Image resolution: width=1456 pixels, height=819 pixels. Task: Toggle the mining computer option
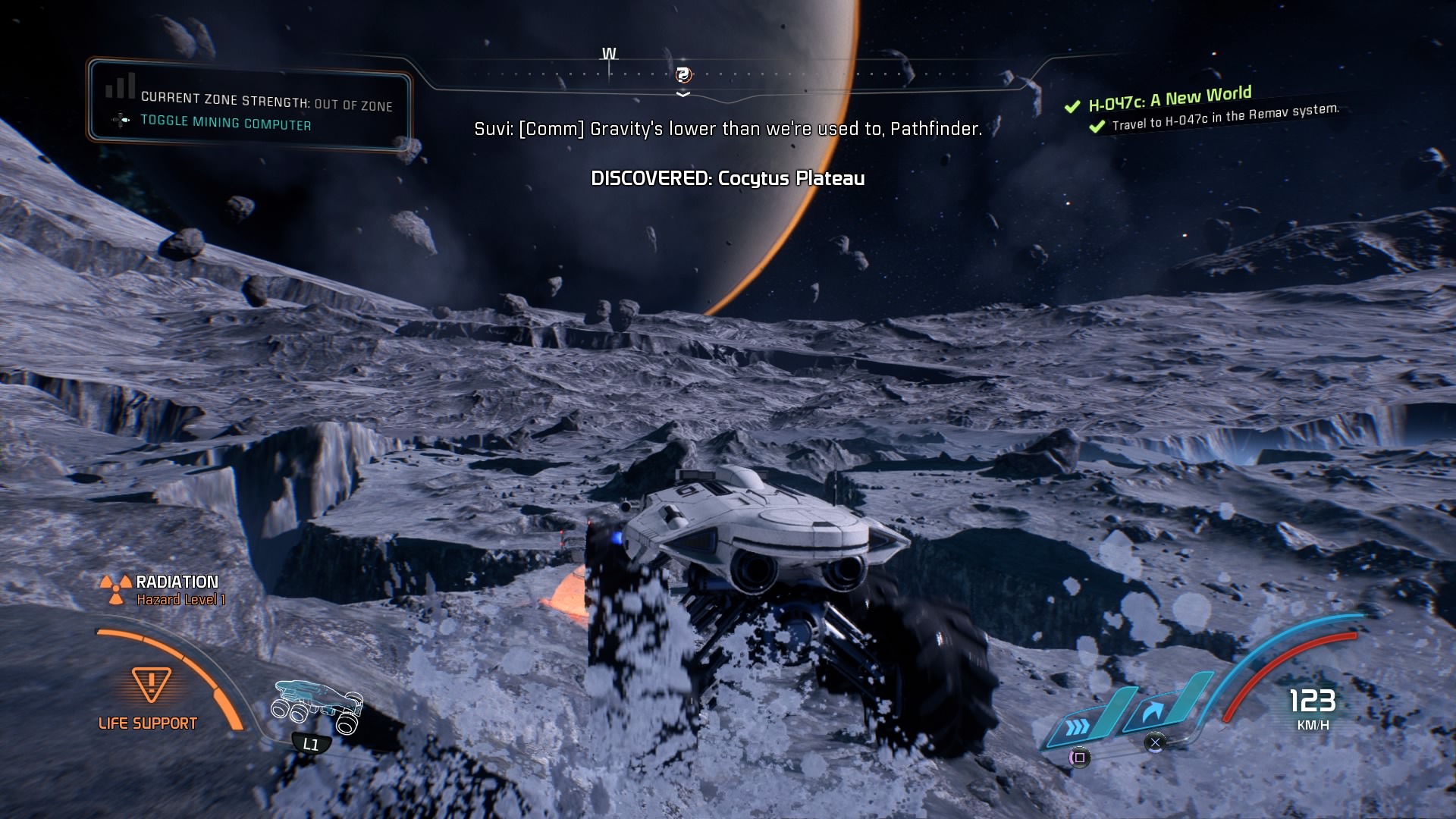pos(225,123)
